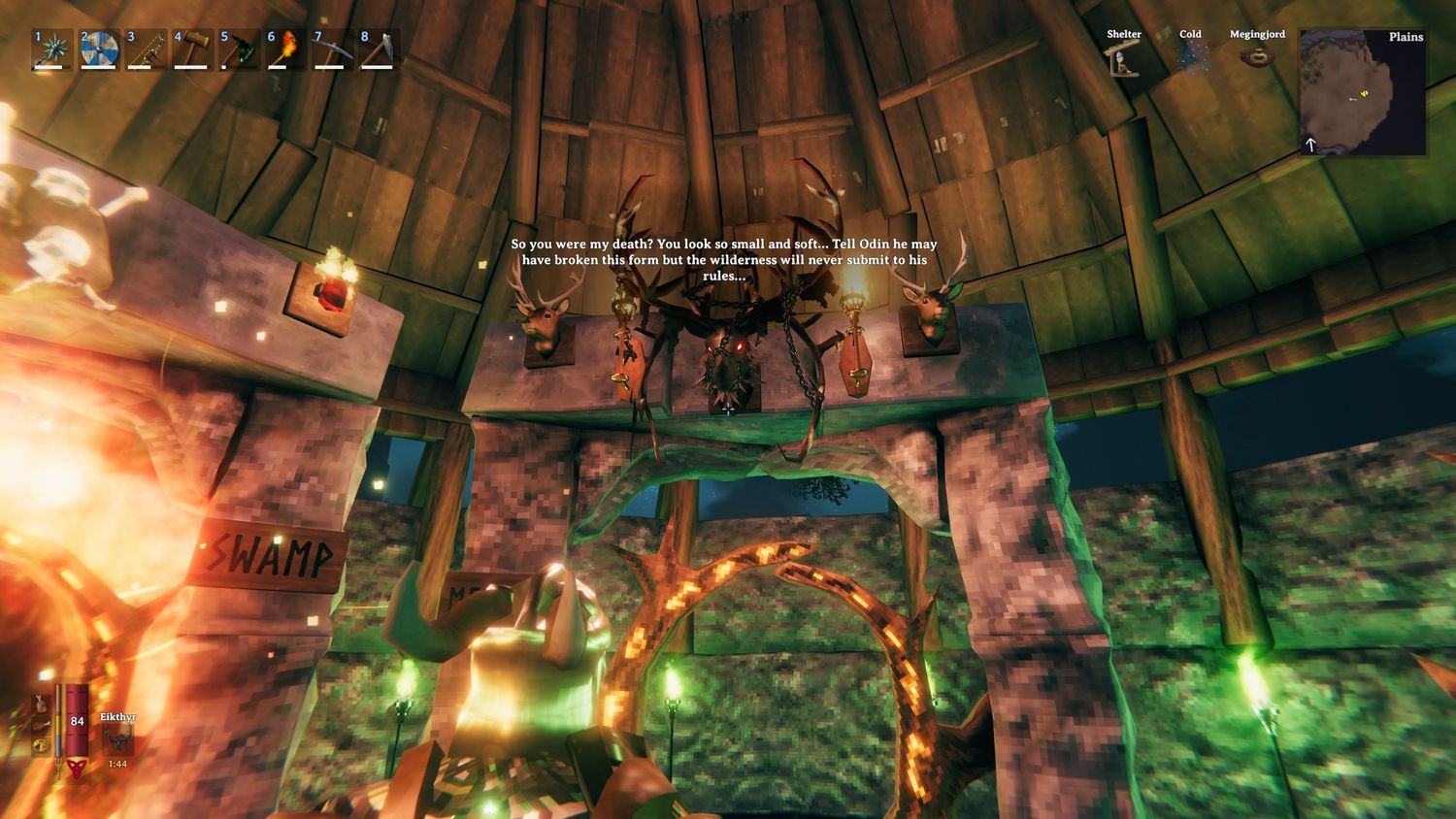Equip the blue and white round shield
This screenshot has height=819, width=1456.
97,50
